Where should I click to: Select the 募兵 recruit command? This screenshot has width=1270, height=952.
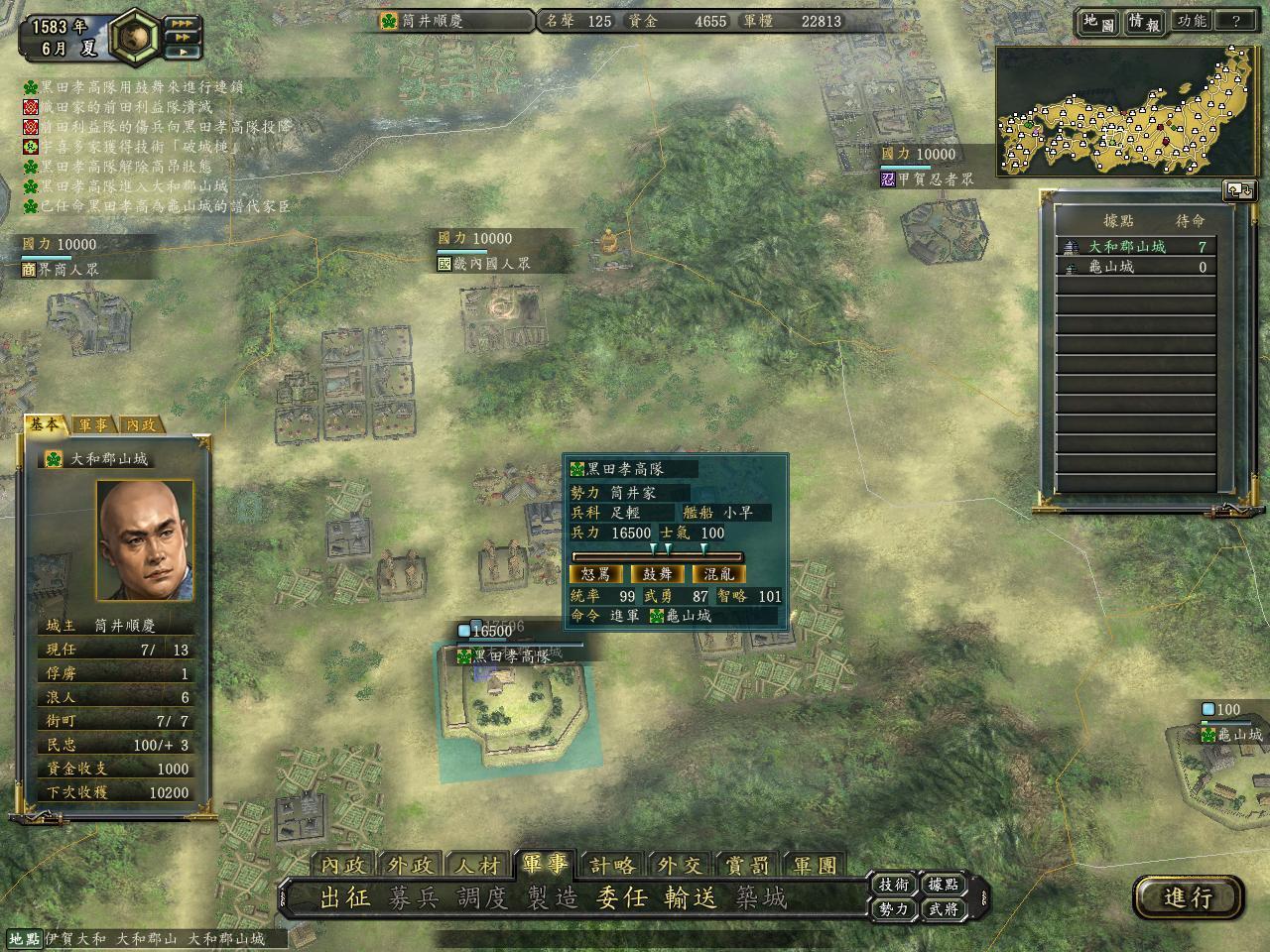pyautogui.click(x=414, y=898)
